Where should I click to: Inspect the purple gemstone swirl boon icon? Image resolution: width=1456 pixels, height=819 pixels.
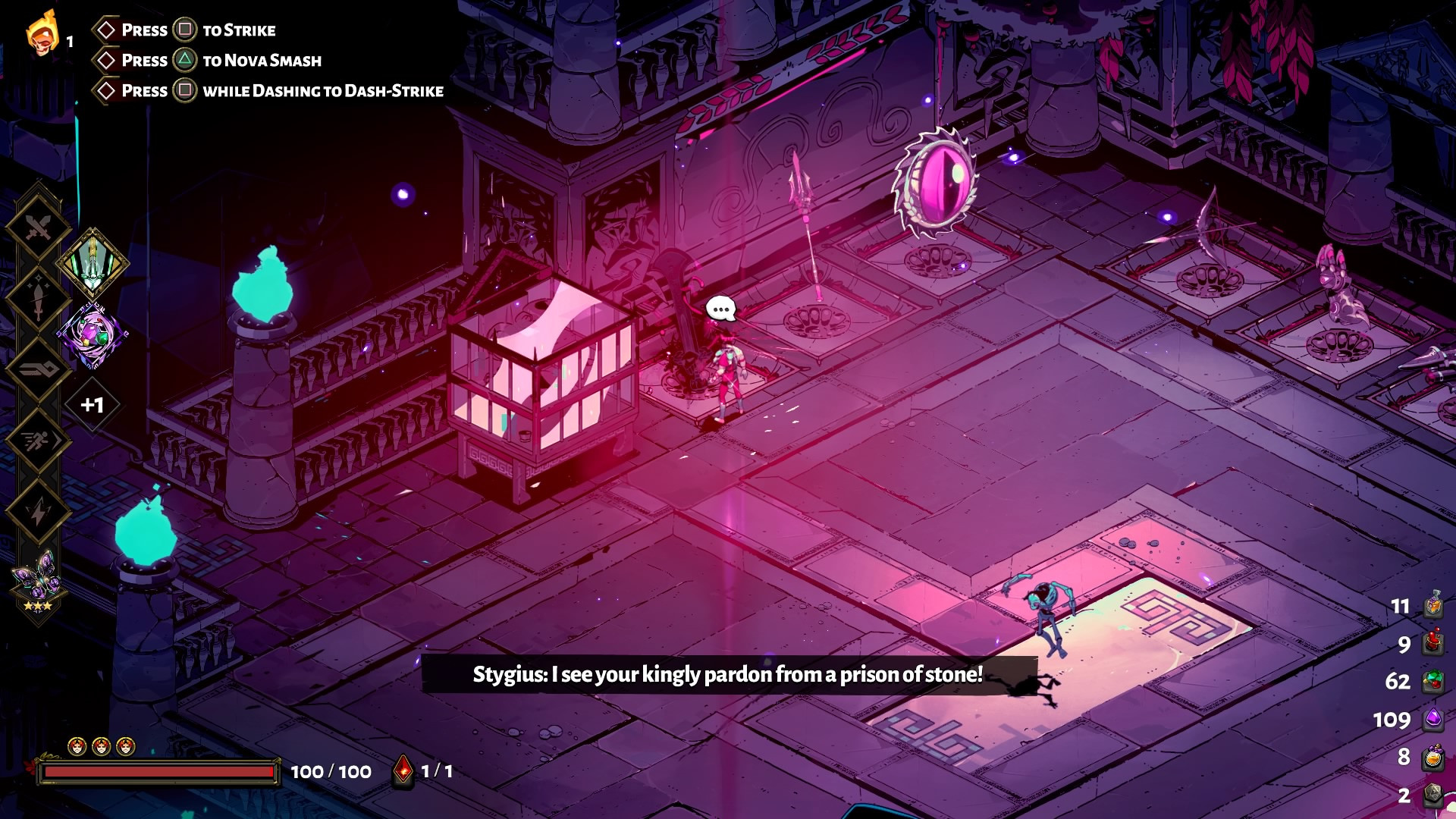coord(93,334)
